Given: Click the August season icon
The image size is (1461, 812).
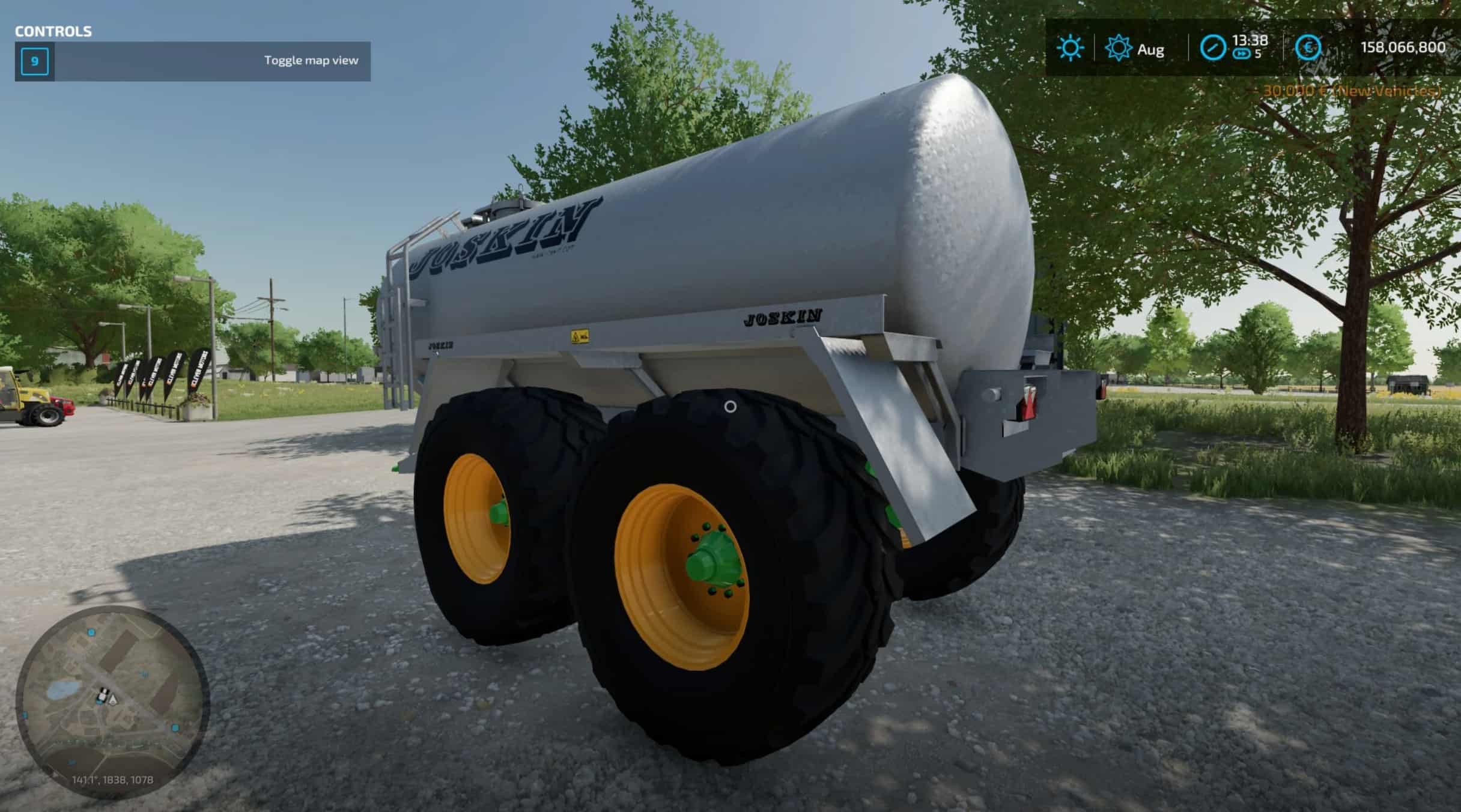Looking at the screenshot, I should (x=1118, y=49).
